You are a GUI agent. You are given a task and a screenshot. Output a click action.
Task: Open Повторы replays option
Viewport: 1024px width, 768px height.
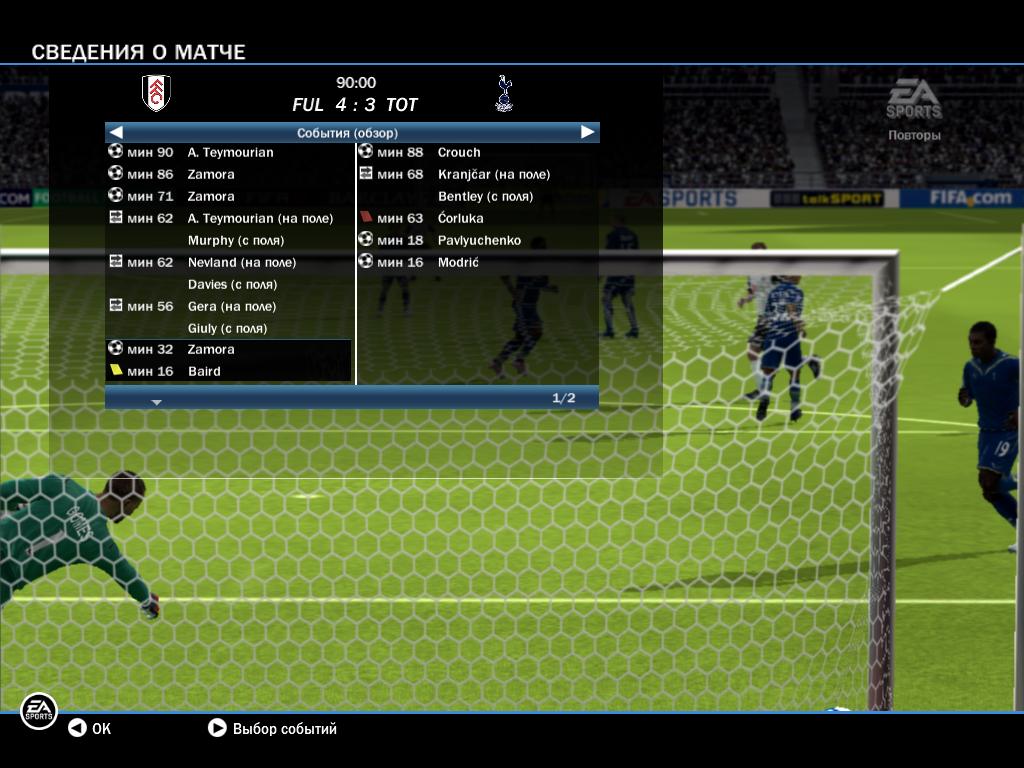point(914,135)
